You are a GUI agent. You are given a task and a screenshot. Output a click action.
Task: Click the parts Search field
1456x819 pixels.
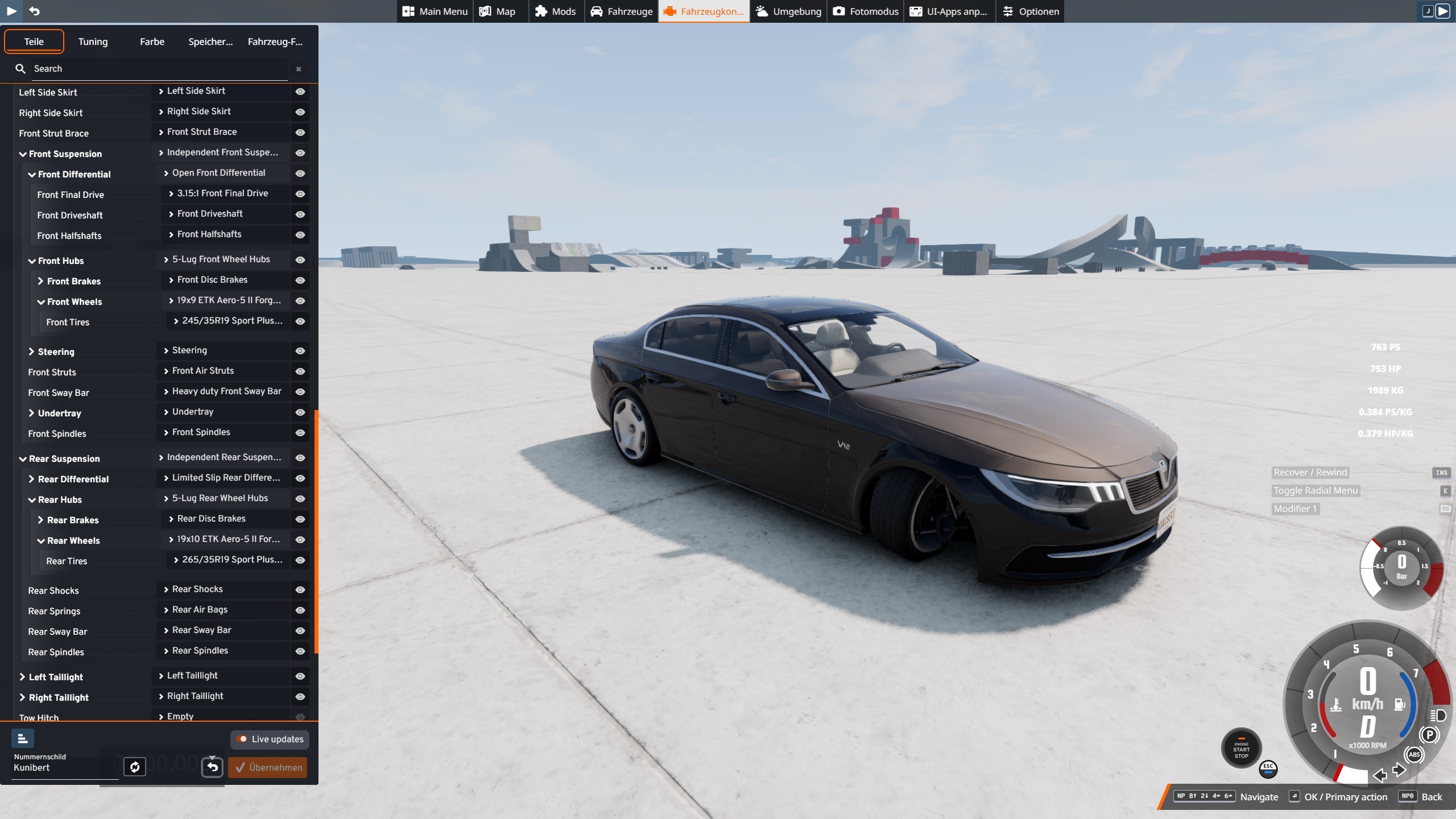[x=159, y=69]
